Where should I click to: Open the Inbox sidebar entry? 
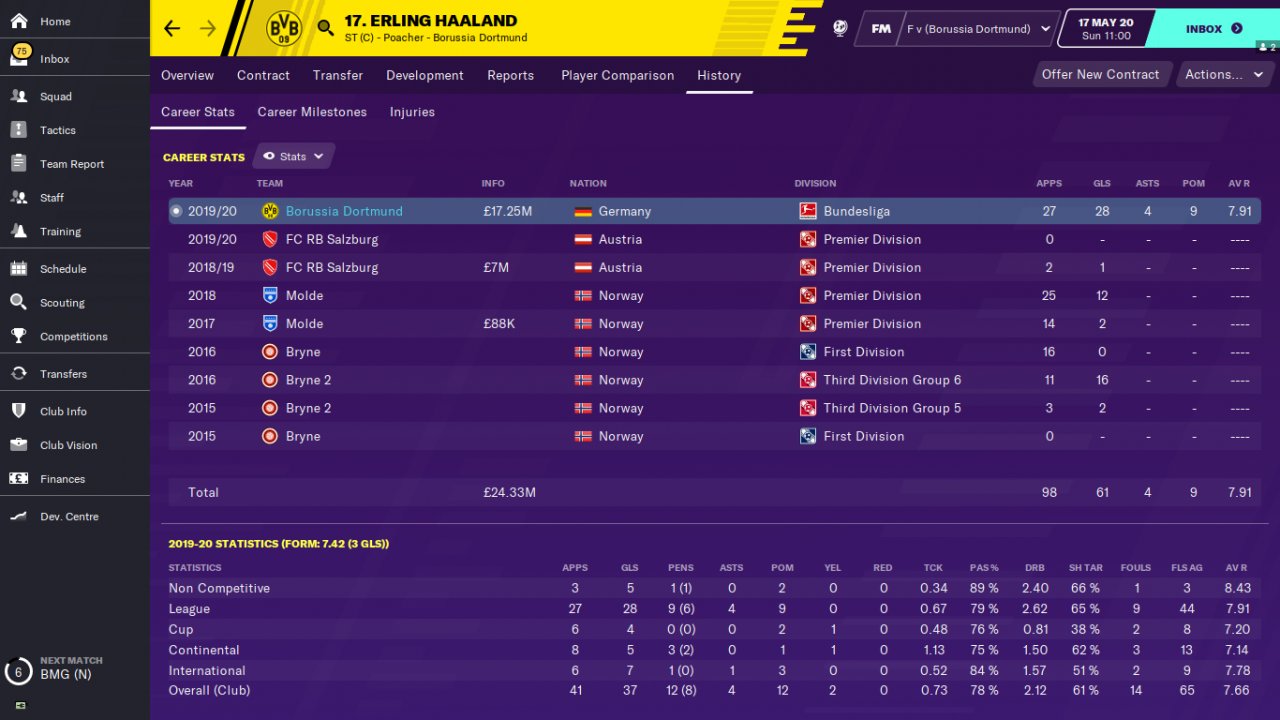pos(54,59)
